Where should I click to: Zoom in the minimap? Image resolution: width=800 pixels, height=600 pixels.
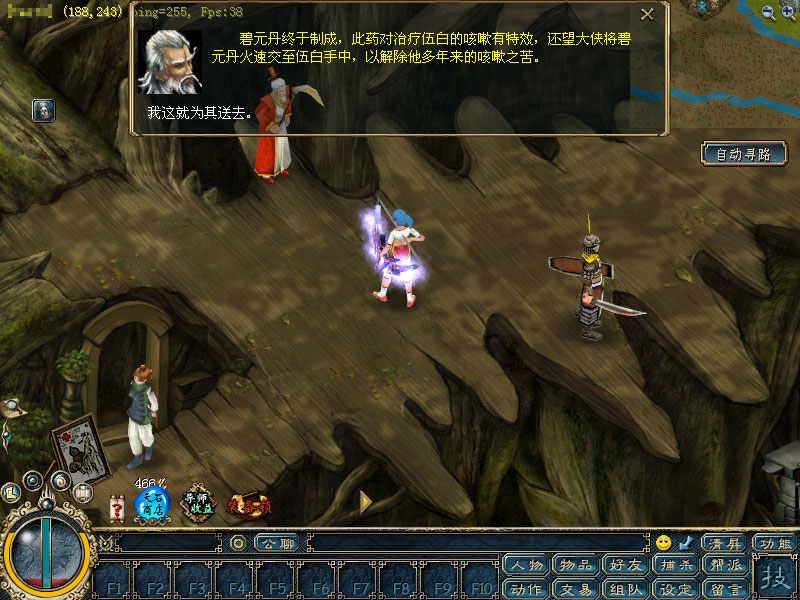point(788,12)
